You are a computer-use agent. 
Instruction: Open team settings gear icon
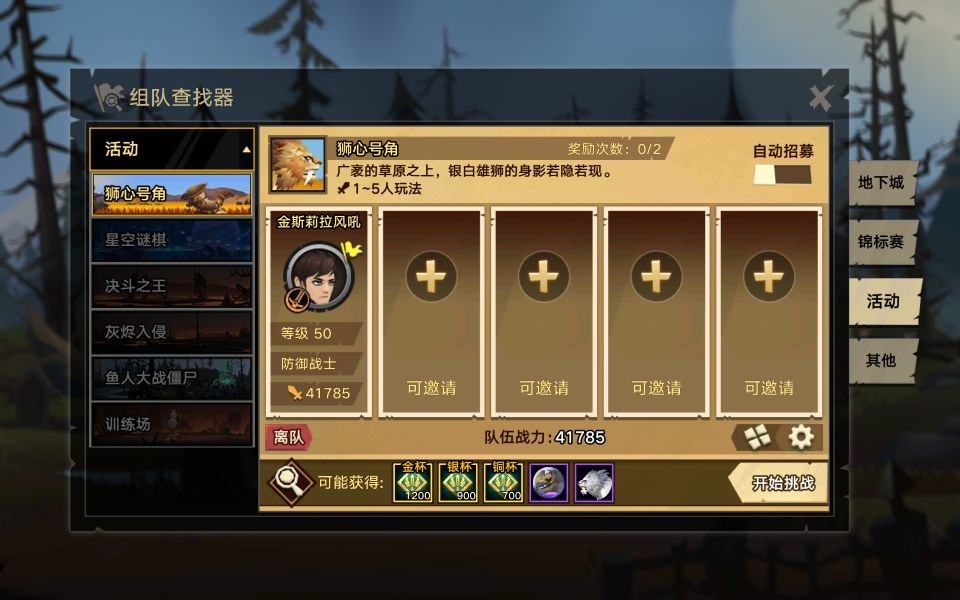point(801,437)
